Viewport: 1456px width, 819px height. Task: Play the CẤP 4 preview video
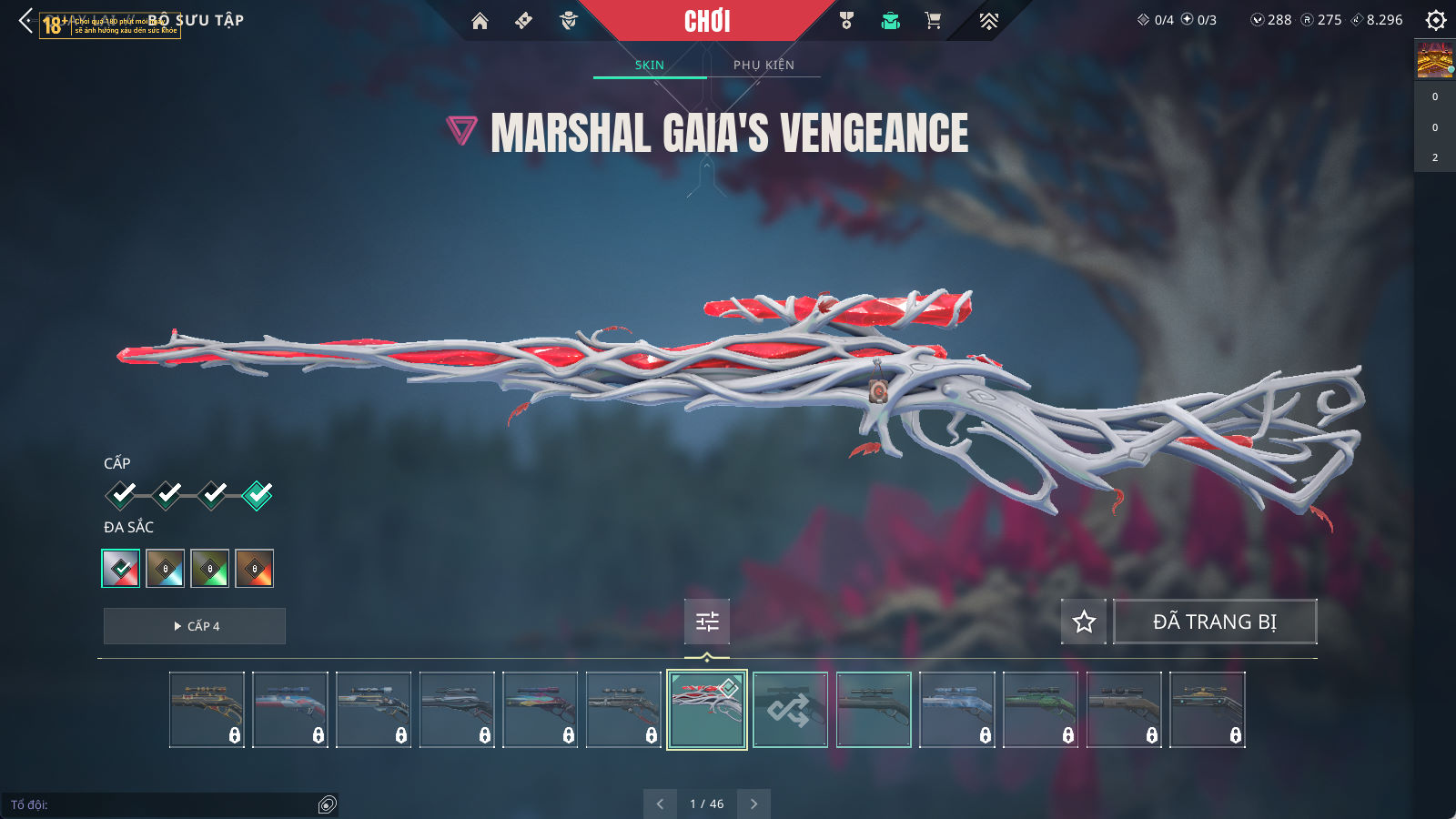coord(195,626)
